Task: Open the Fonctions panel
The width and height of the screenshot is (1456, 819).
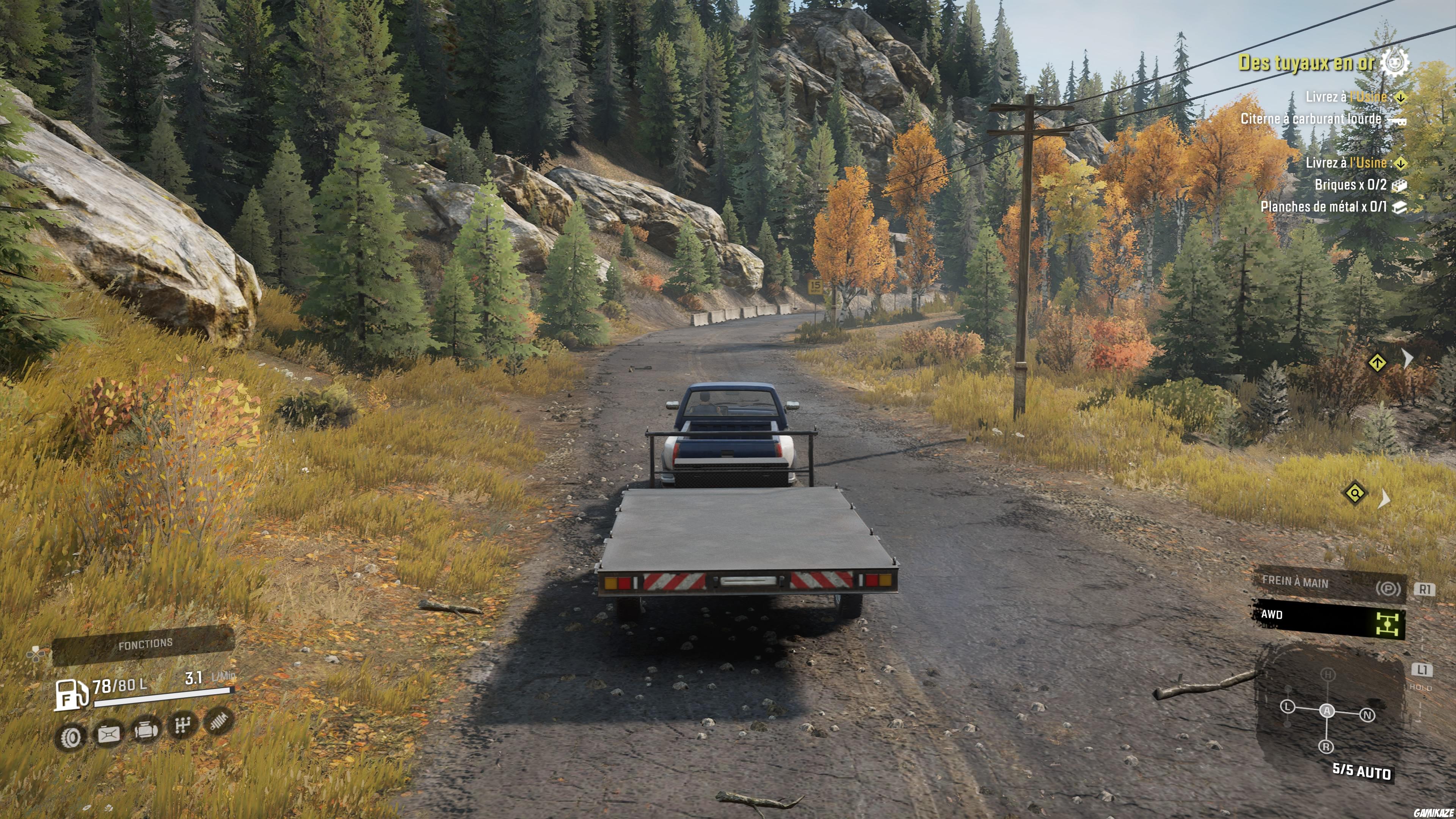Action: click(x=145, y=644)
